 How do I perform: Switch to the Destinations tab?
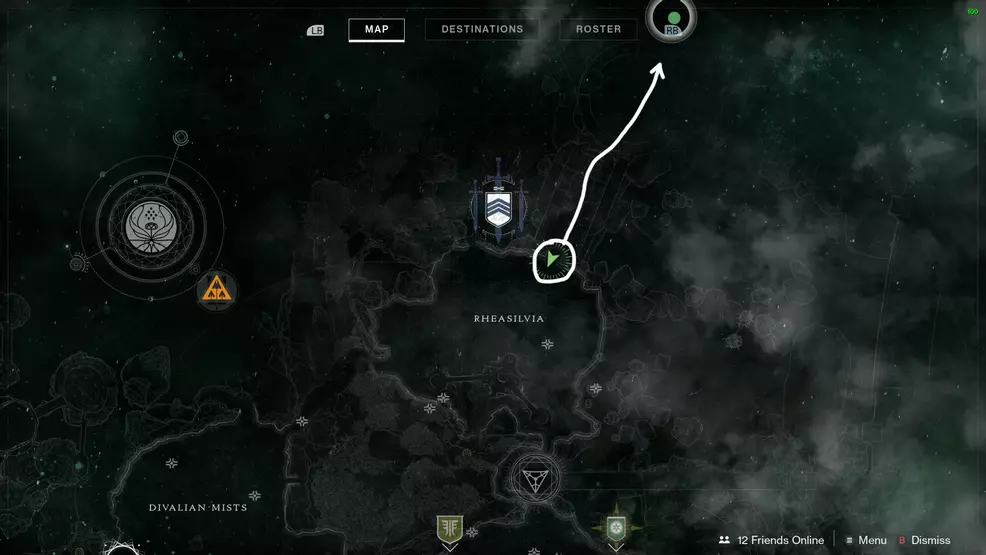coord(482,29)
